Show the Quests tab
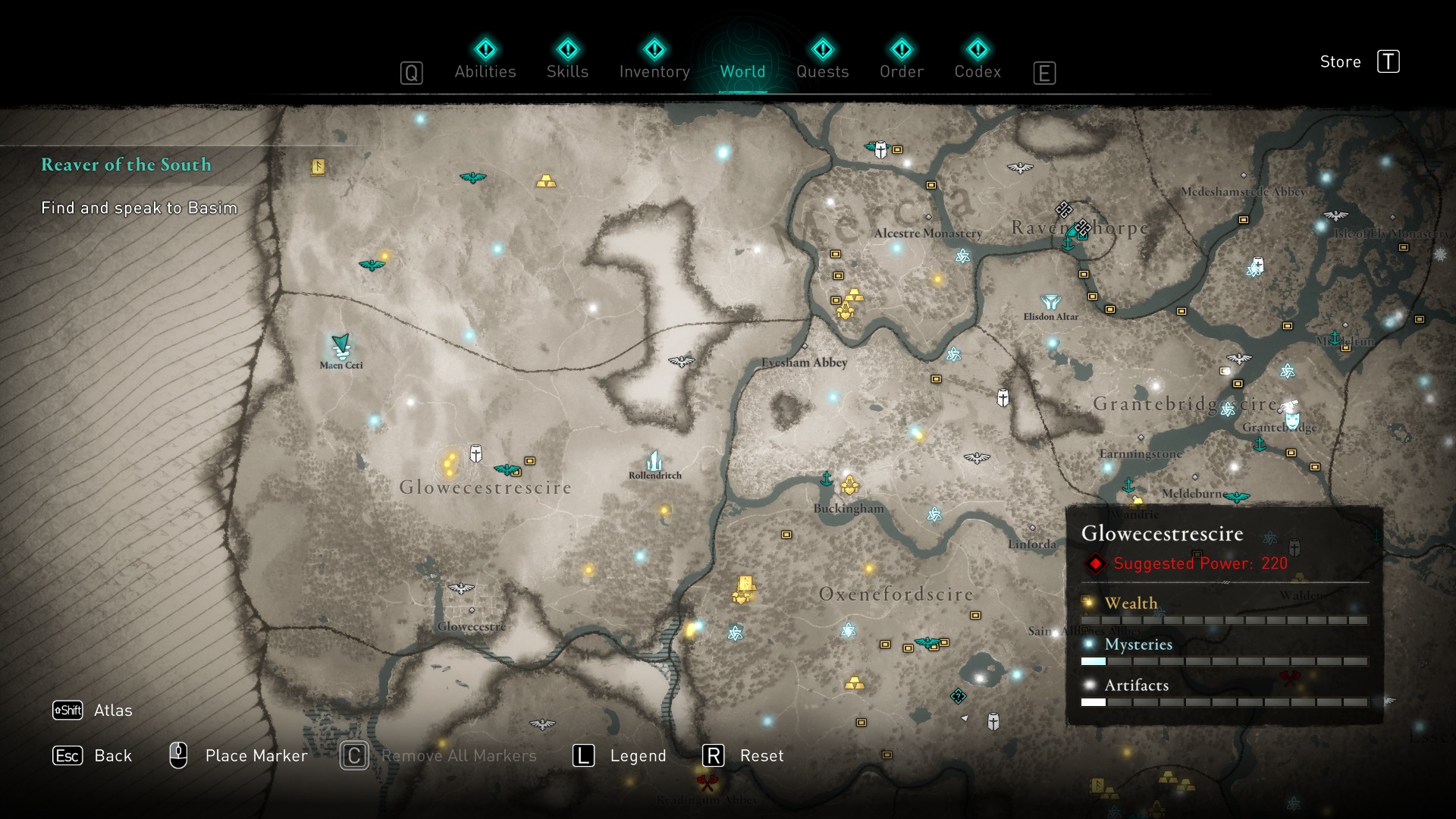This screenshot has height=819, width=1456. pyautogui.click(x=822, y=61)
